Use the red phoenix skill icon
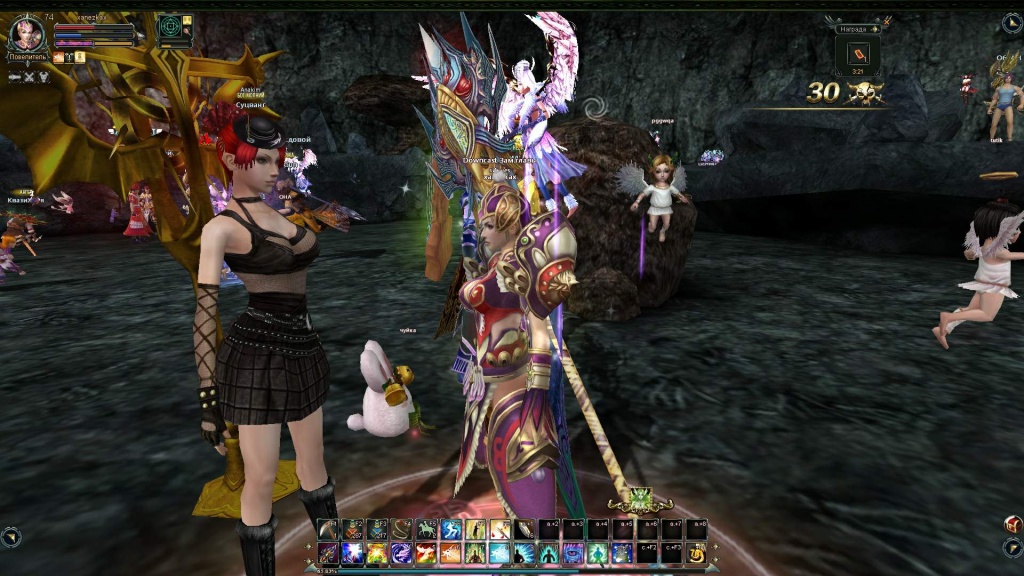 click(x=426, y=553)
